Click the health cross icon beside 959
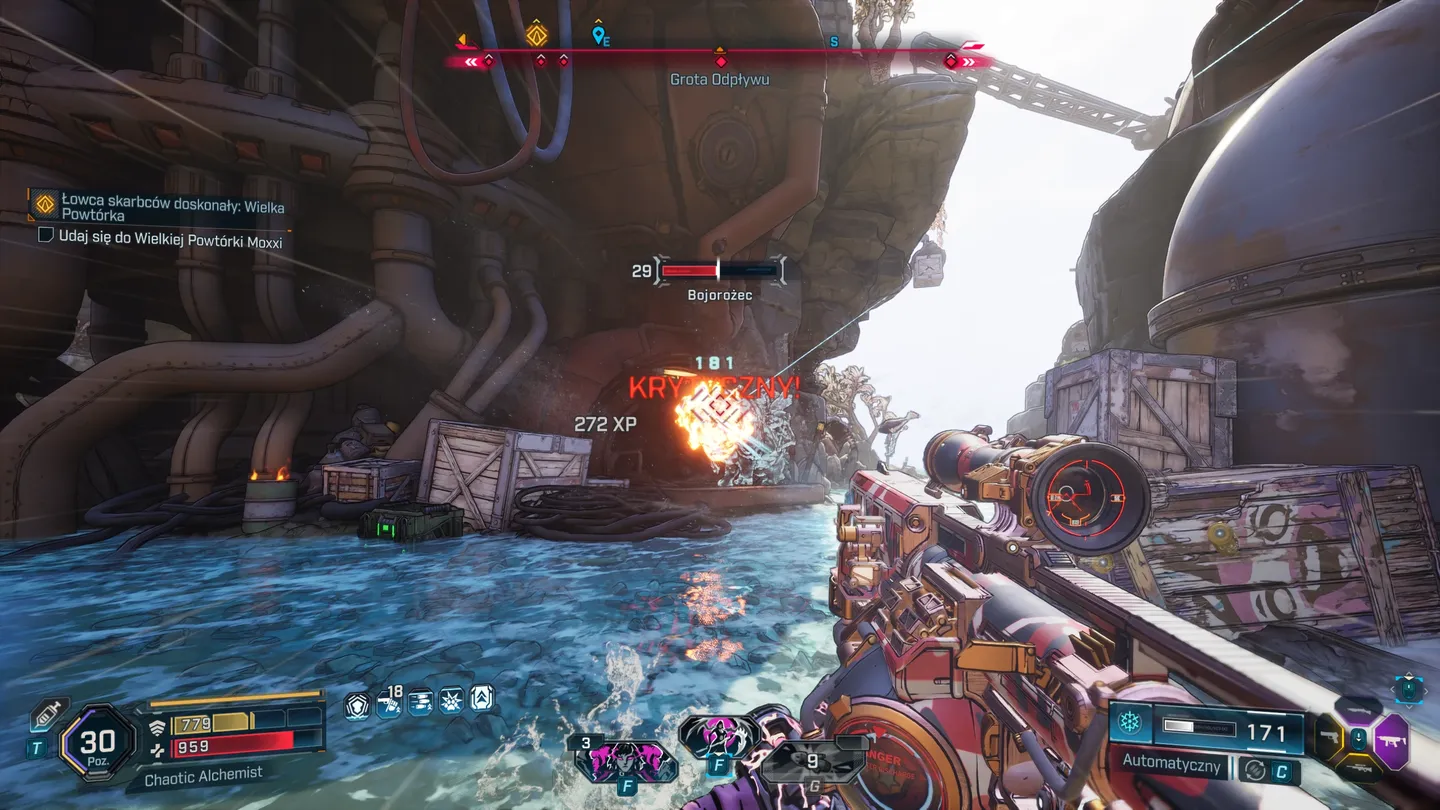 click(159, 748)
